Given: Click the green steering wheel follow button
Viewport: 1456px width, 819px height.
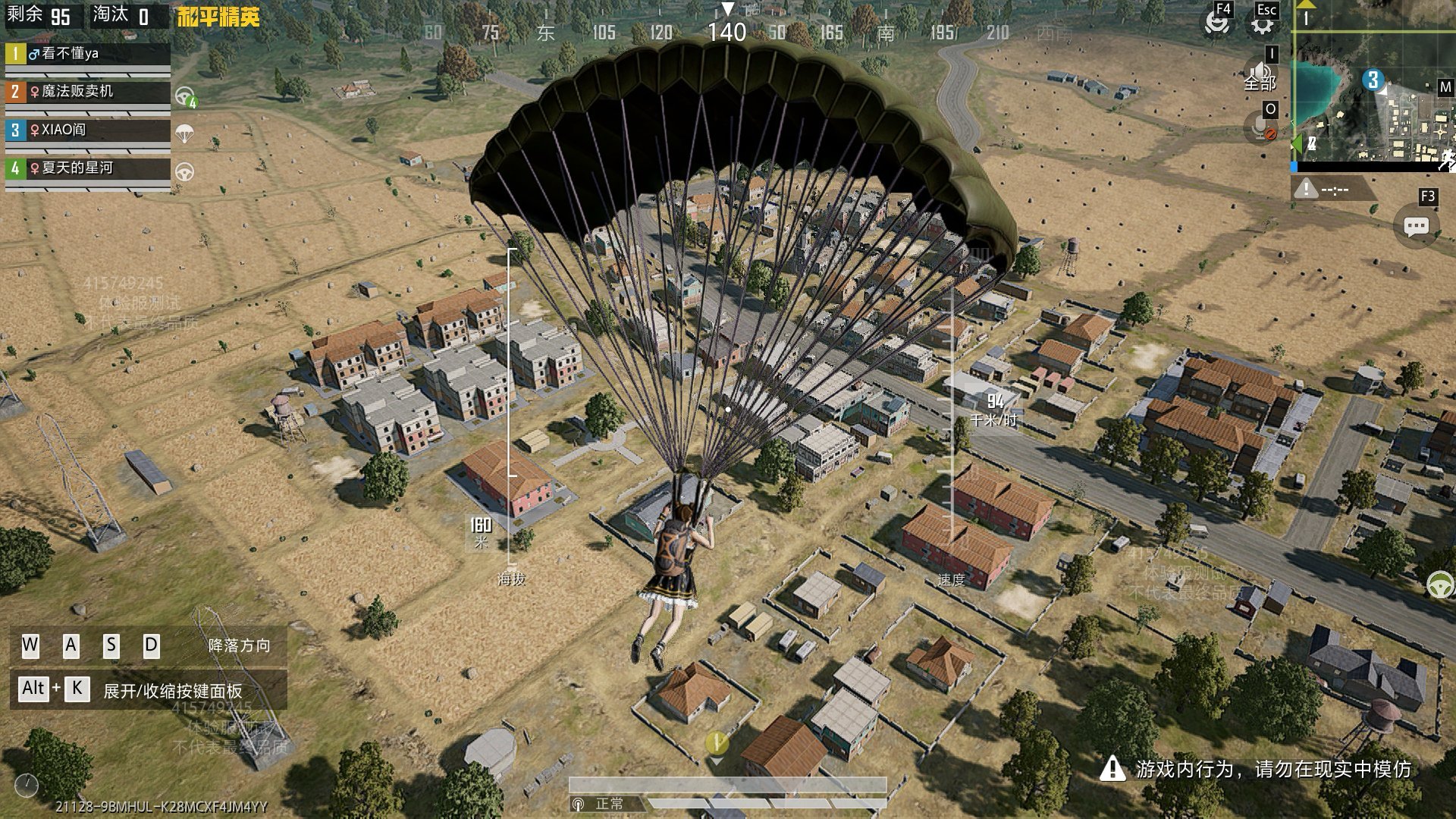Looking at the screenshot, I should (1439, 585).
